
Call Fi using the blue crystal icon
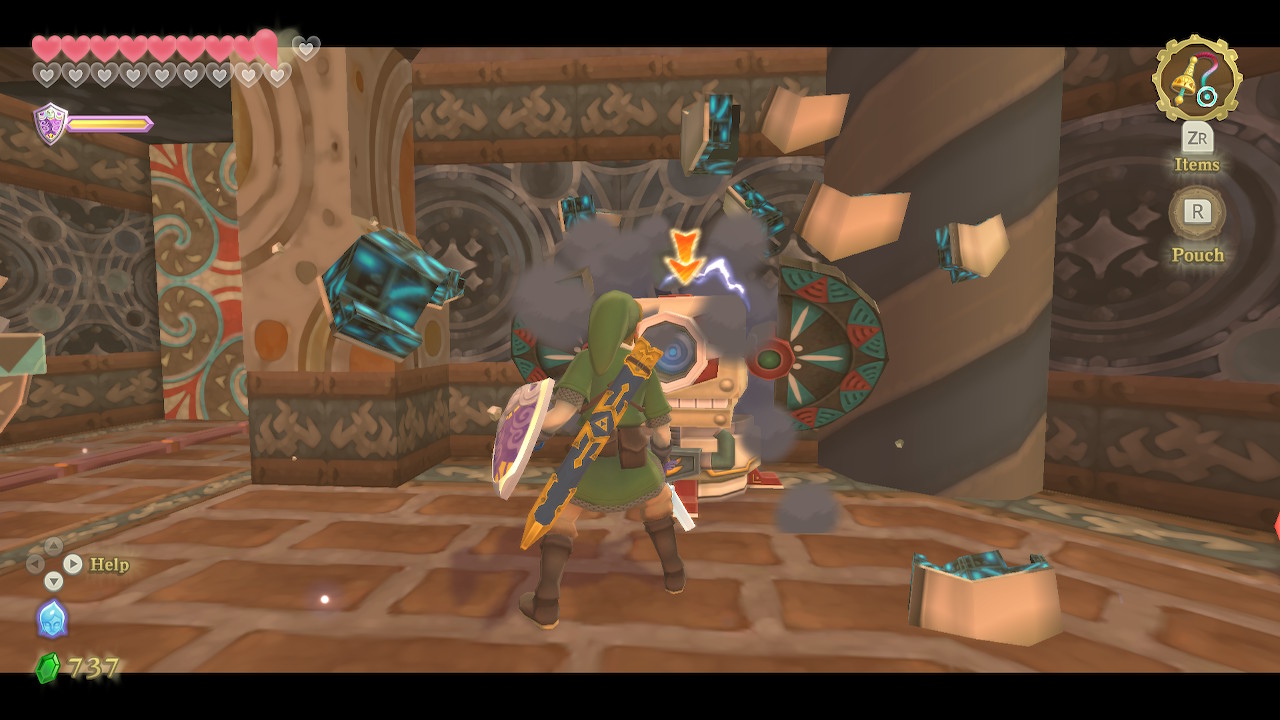coord(52,619)
